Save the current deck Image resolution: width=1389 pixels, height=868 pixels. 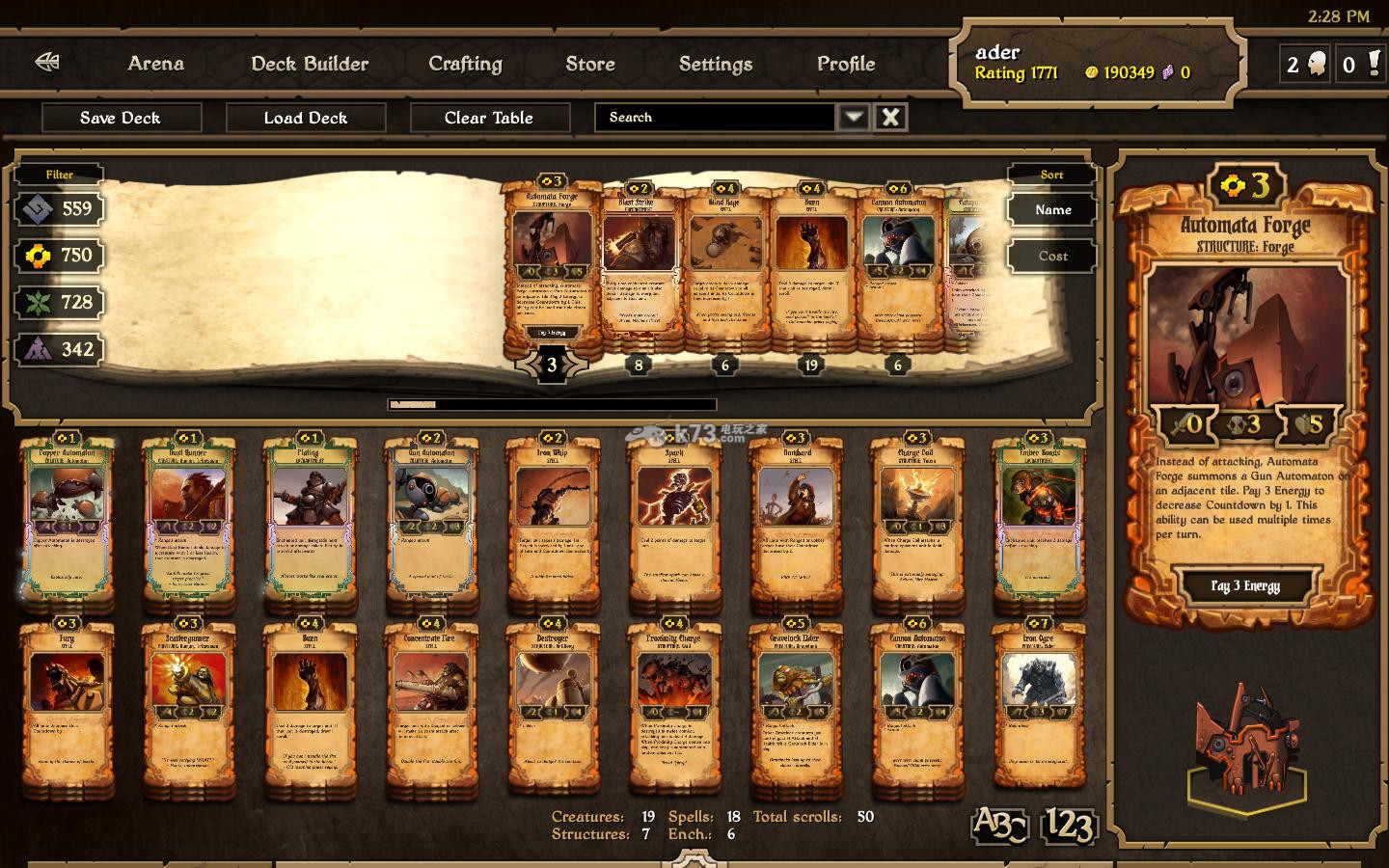[121, 118]
